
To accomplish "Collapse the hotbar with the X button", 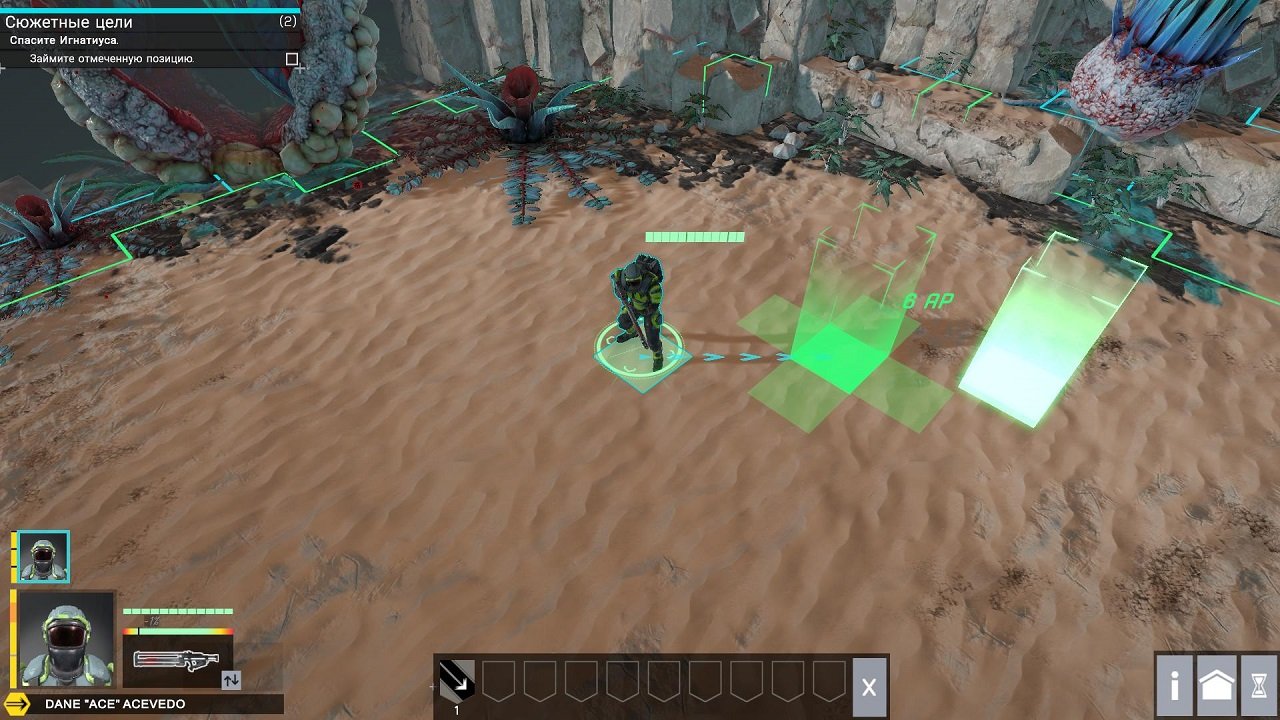I will (x=868, y=685).
